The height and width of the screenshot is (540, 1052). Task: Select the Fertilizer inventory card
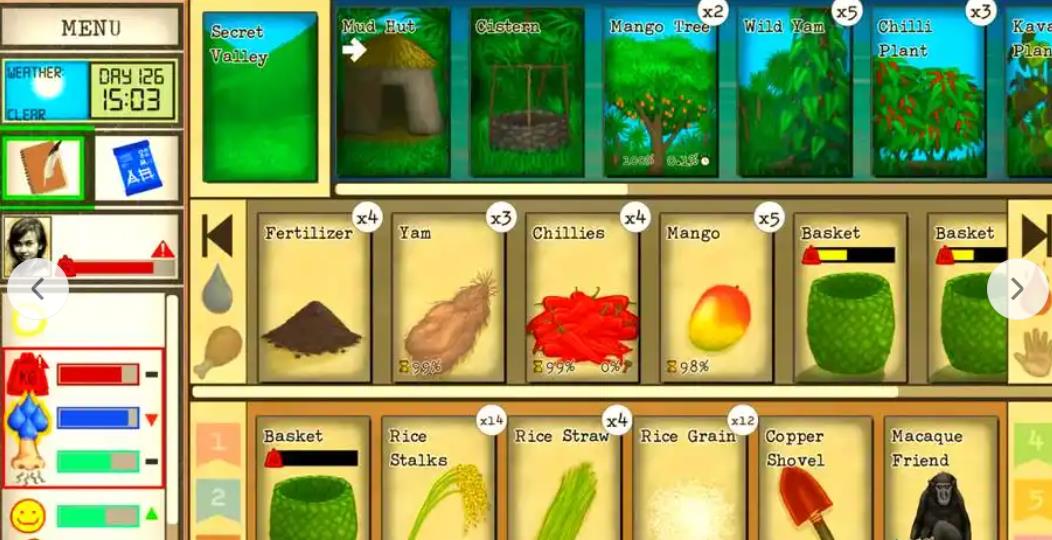(x=314, y=297)
